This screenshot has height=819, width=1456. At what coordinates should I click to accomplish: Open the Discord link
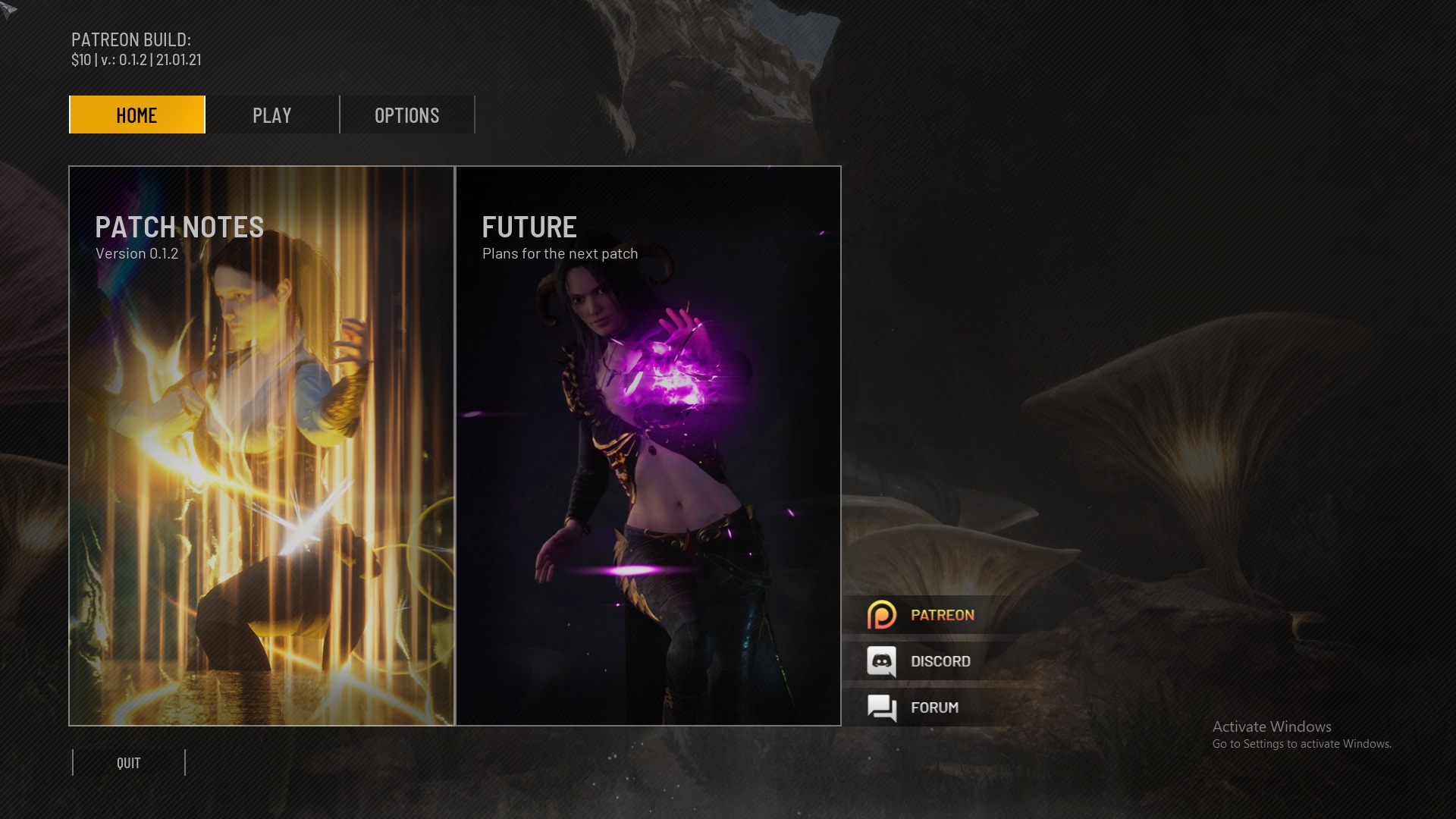[940, 661]
